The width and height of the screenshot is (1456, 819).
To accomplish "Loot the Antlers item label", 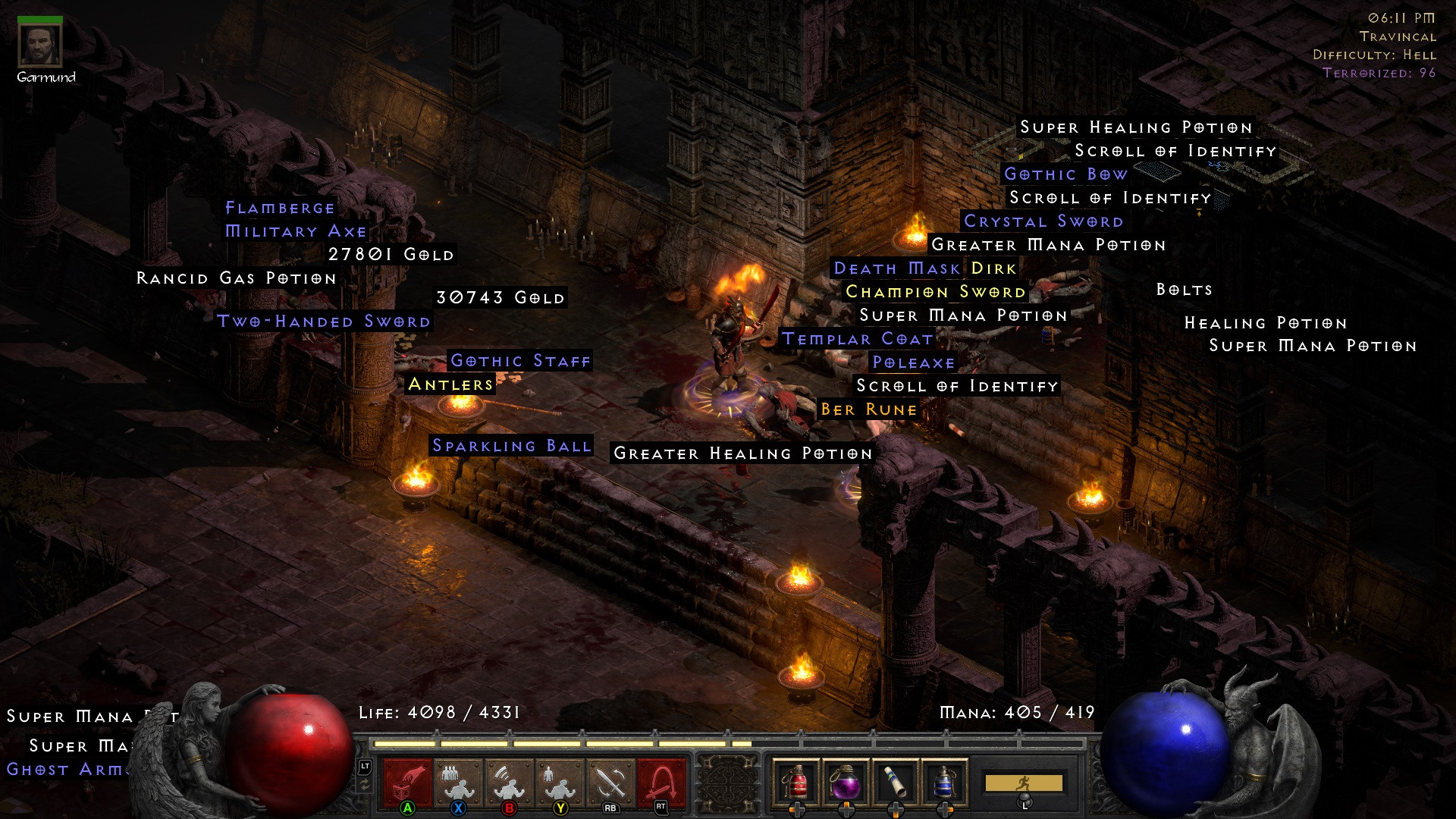I will [450, 384].
